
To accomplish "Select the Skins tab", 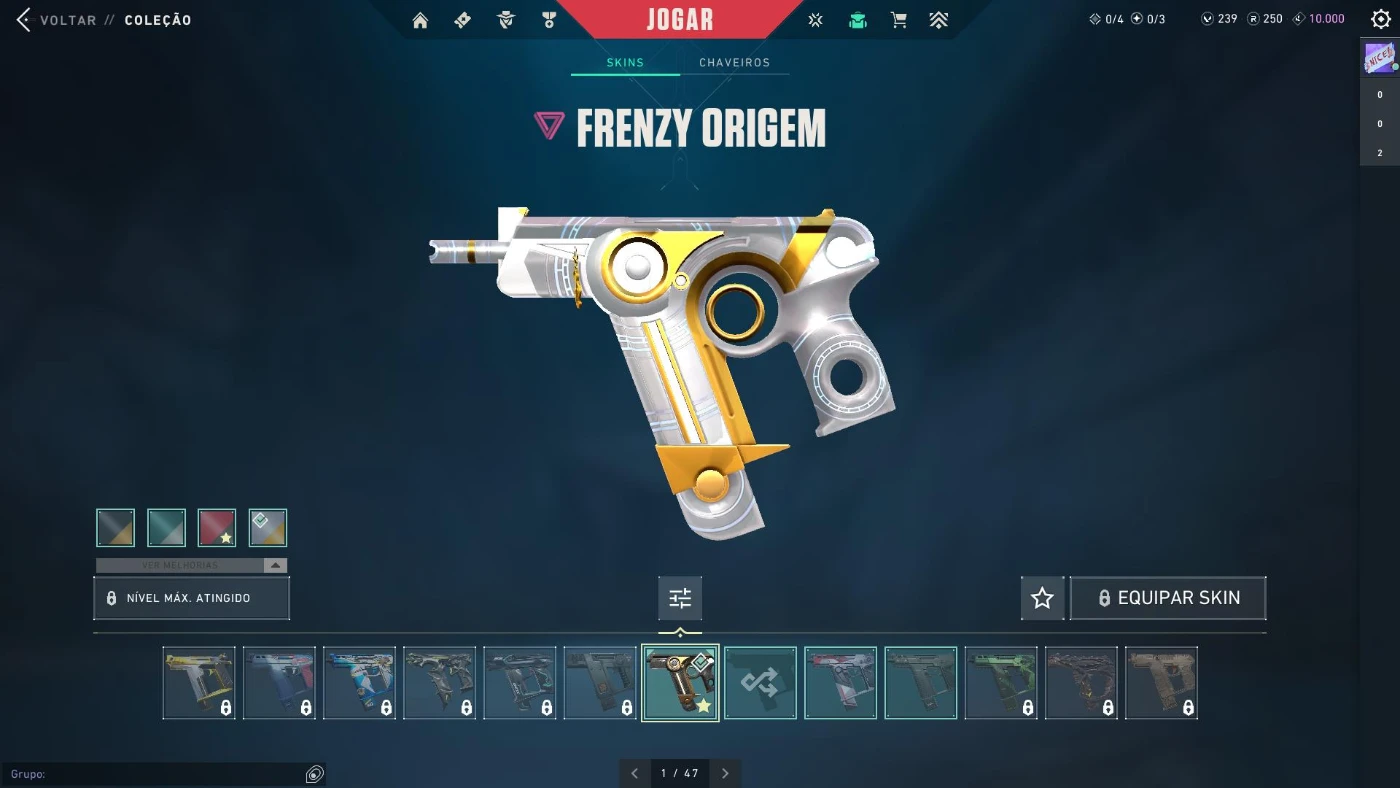I will 625,62.
